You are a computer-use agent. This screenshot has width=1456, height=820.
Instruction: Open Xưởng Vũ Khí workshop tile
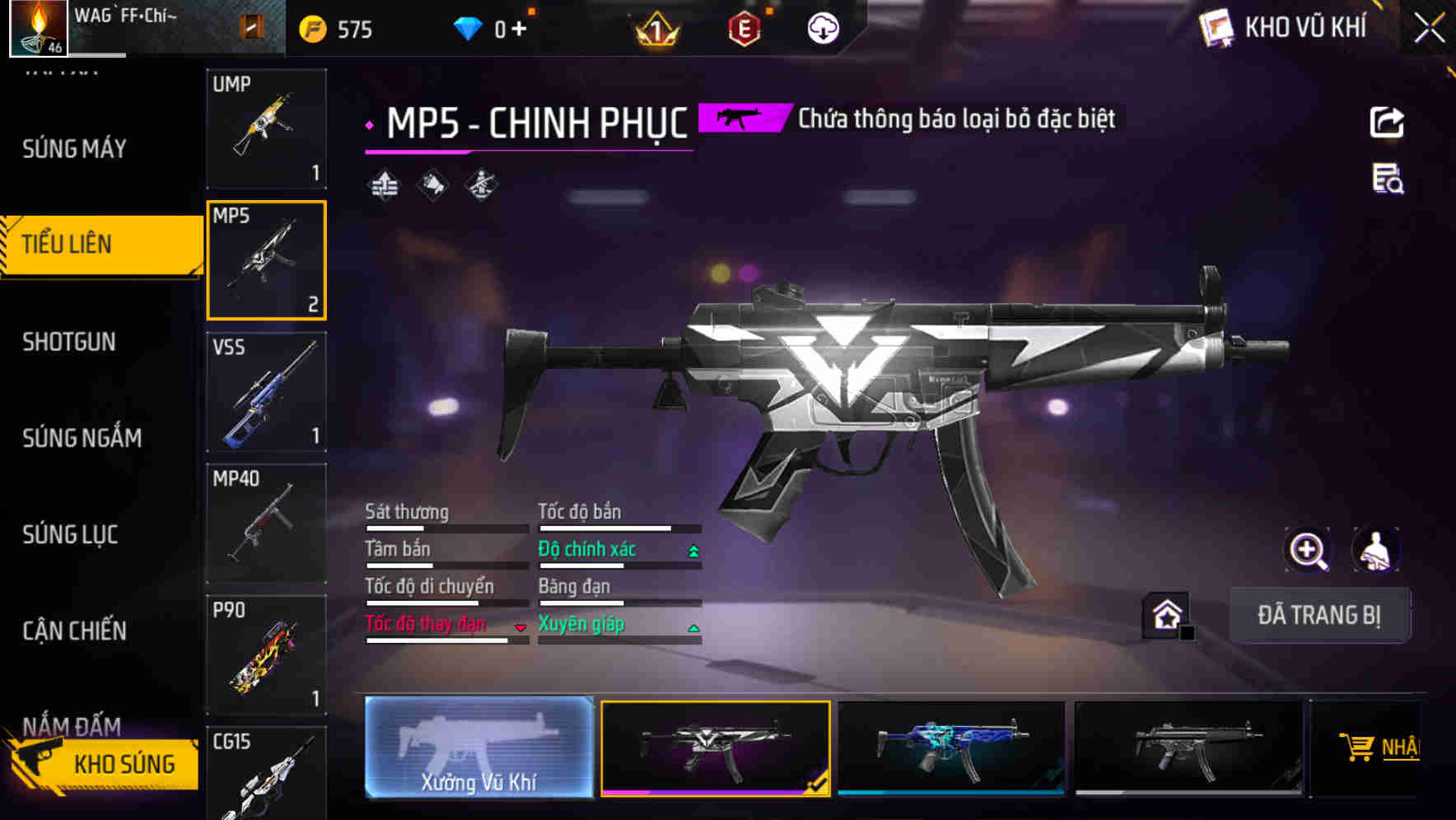[478, 747]
